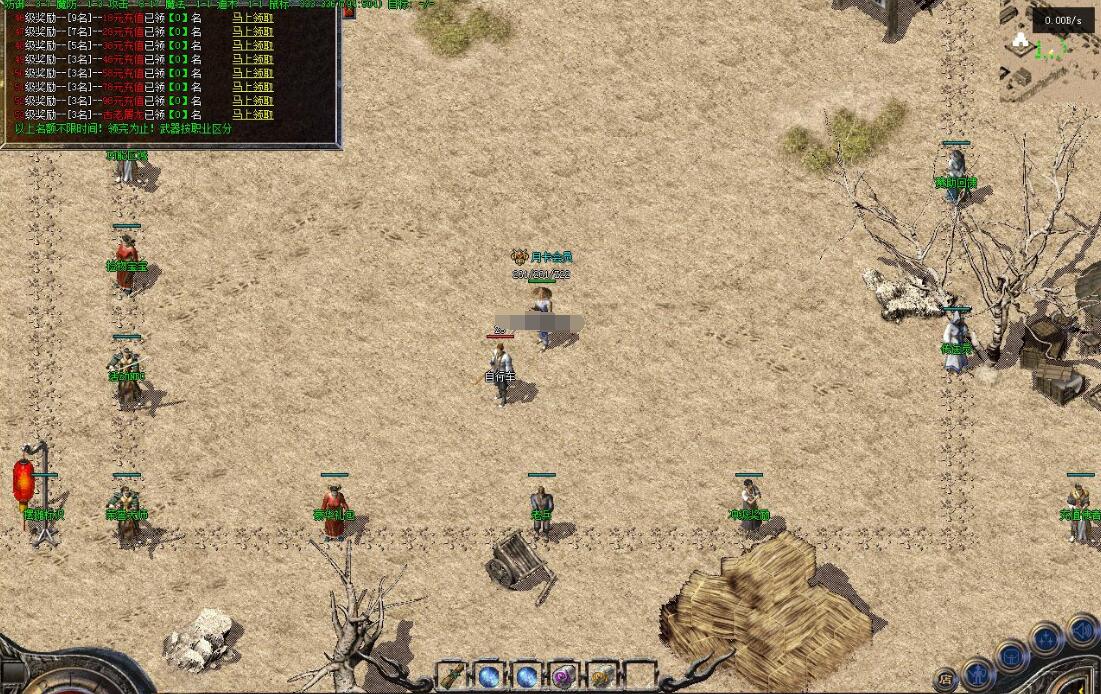Click the minimap in the corner

[1050, 50]
